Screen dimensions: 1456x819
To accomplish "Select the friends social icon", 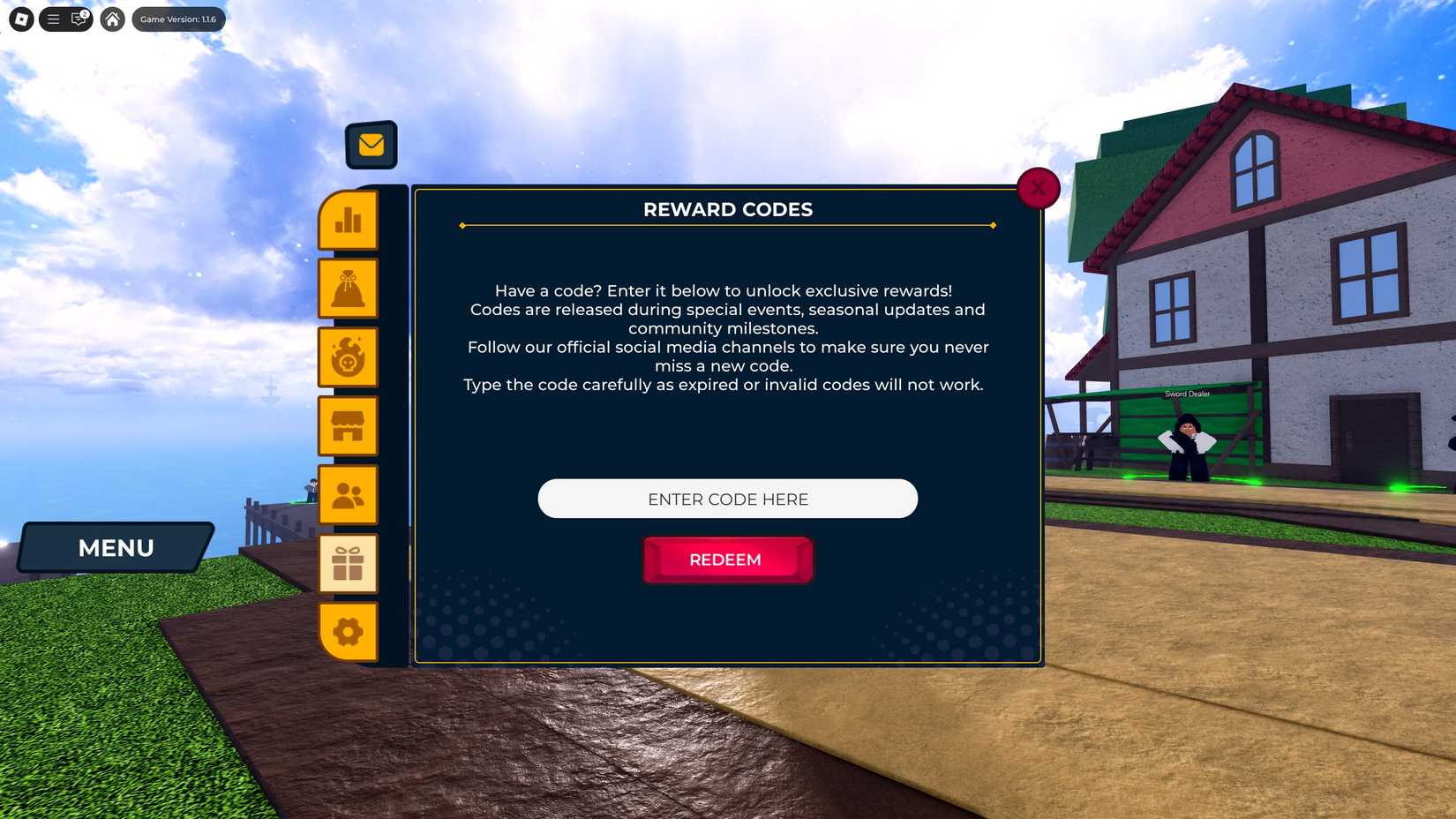I will click(349, 494).
